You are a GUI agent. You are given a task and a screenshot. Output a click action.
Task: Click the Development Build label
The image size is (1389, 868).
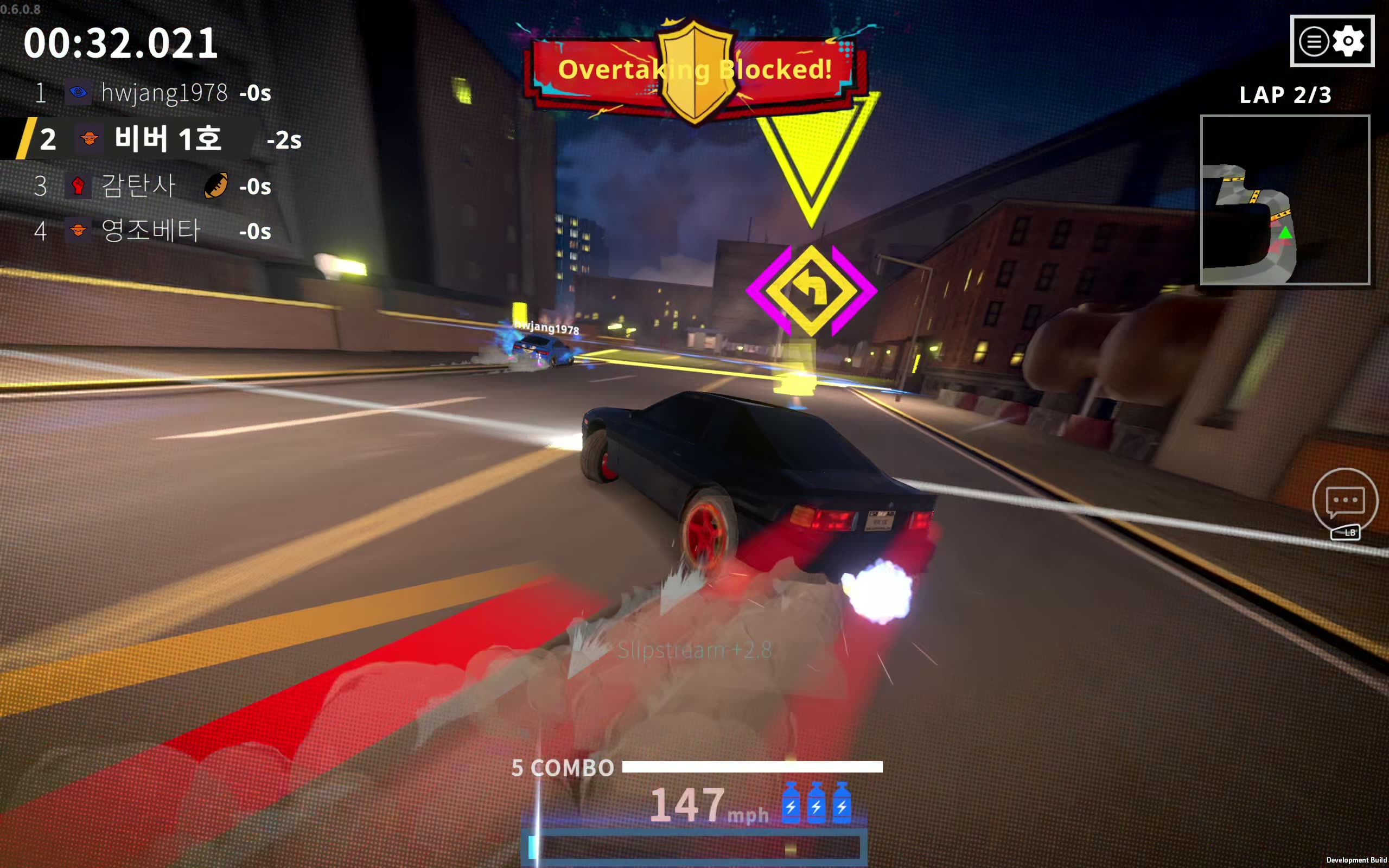click(x=1356, y=860)
